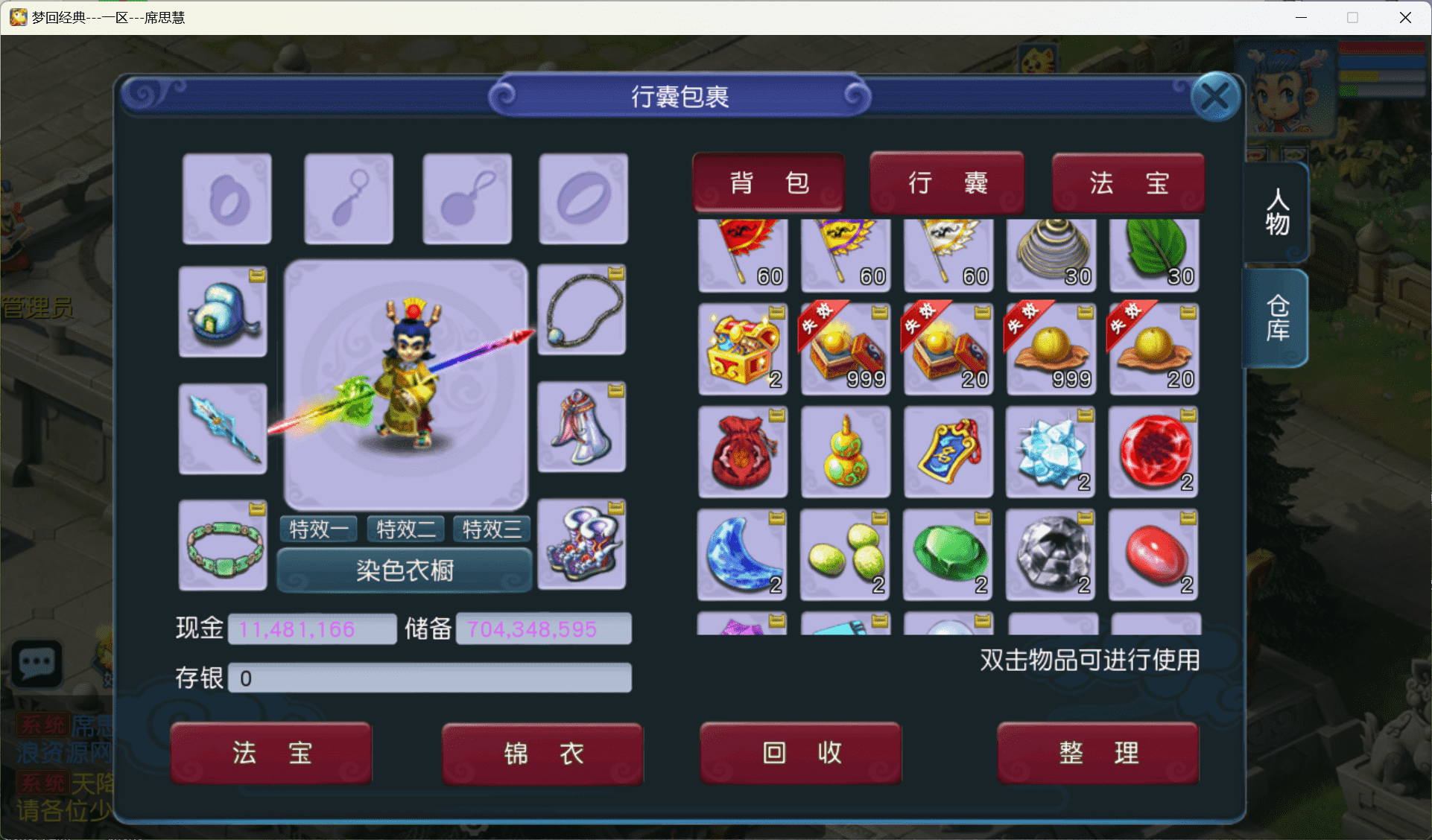Open the 染色衣橱 dye wardrobe
This screenshot has width=1432, height=840.
[x=405, y=570]
